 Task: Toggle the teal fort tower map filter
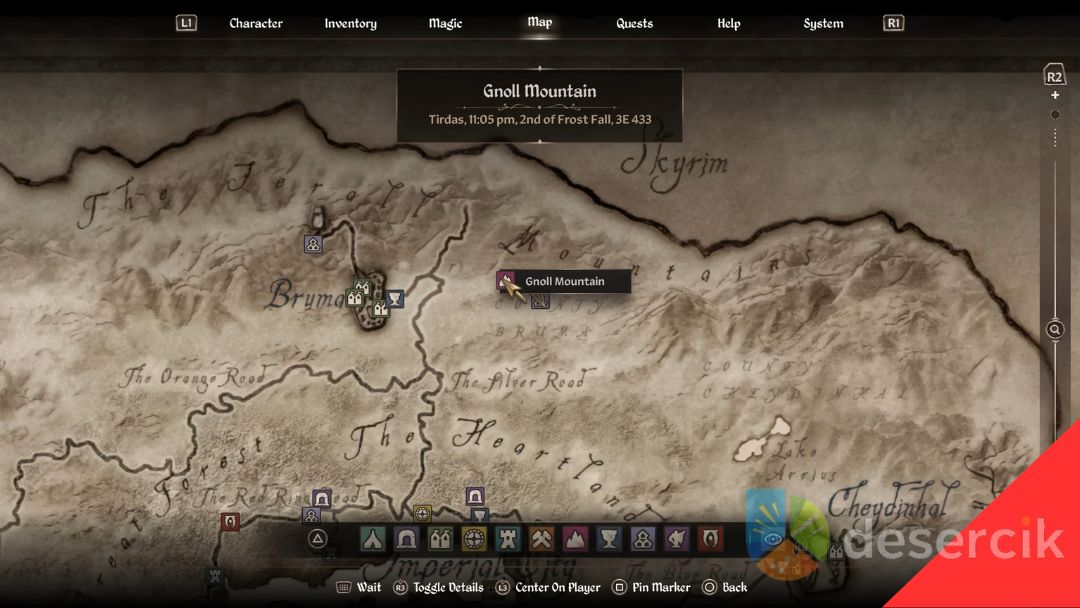click(x=508, y=539)
